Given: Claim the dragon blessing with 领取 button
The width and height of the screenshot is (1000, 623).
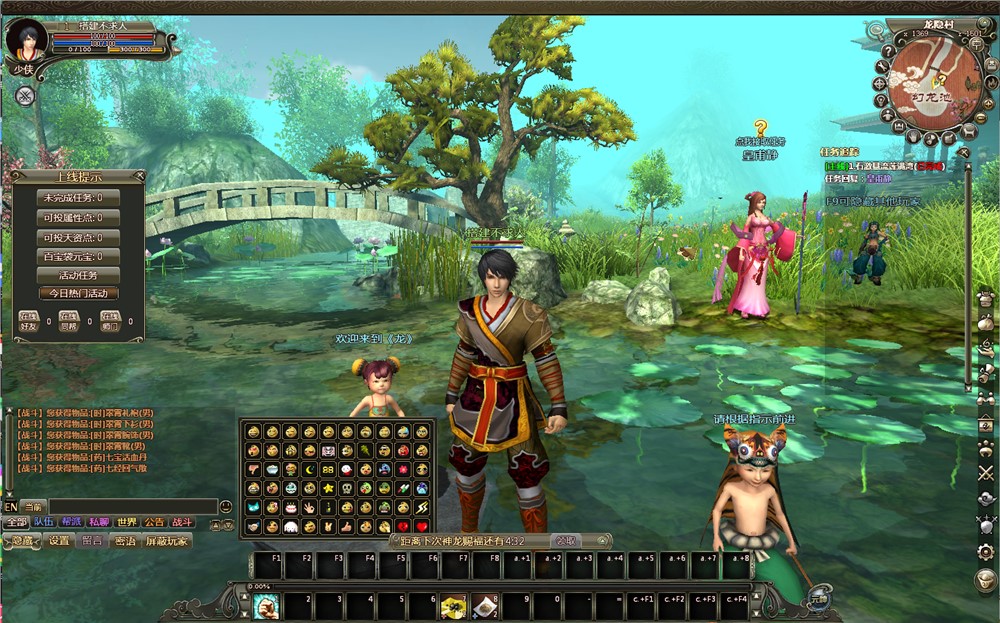Looking at the screenshot, I should pyautogui.click(x=567, y=541).
